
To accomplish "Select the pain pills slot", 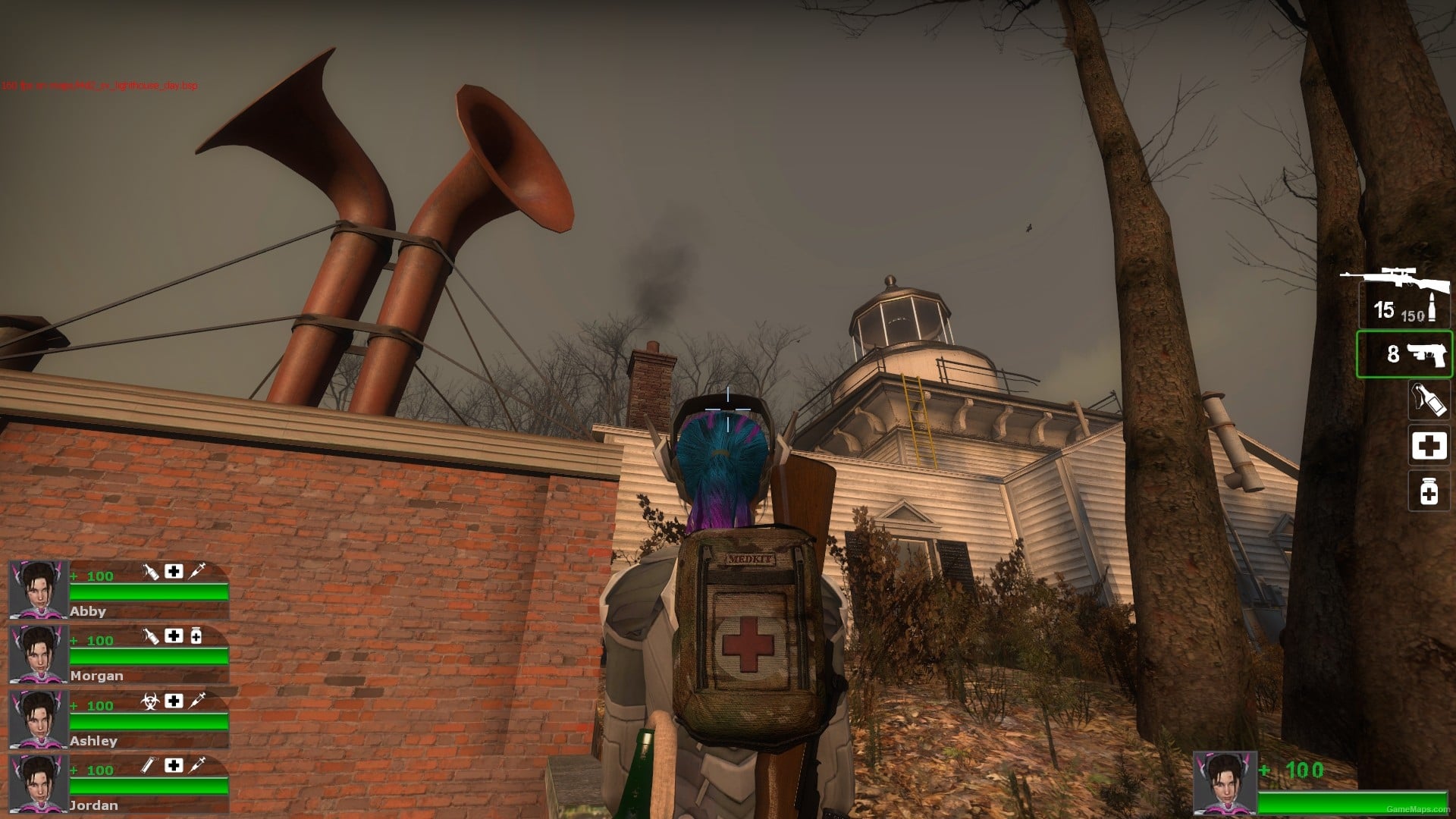I will [x=1429, y=491].
